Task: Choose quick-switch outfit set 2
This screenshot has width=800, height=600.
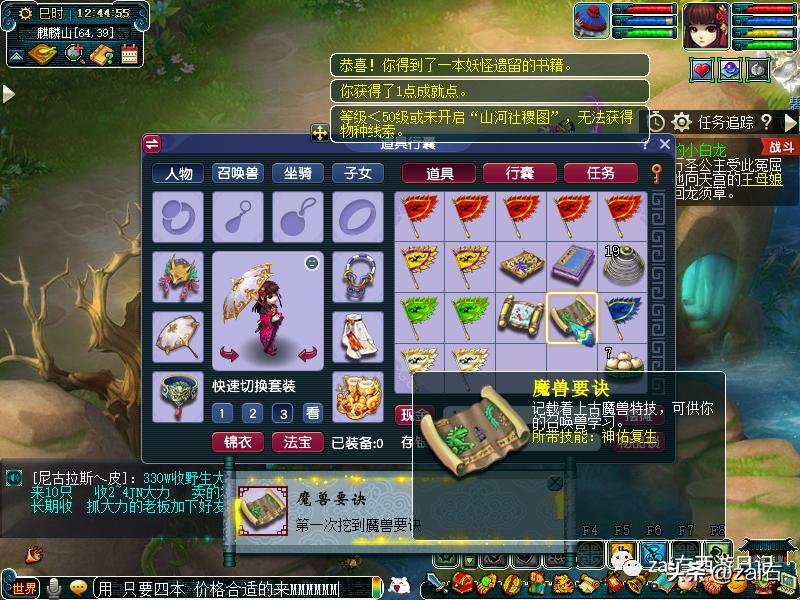Action: (x=253, y=413)
